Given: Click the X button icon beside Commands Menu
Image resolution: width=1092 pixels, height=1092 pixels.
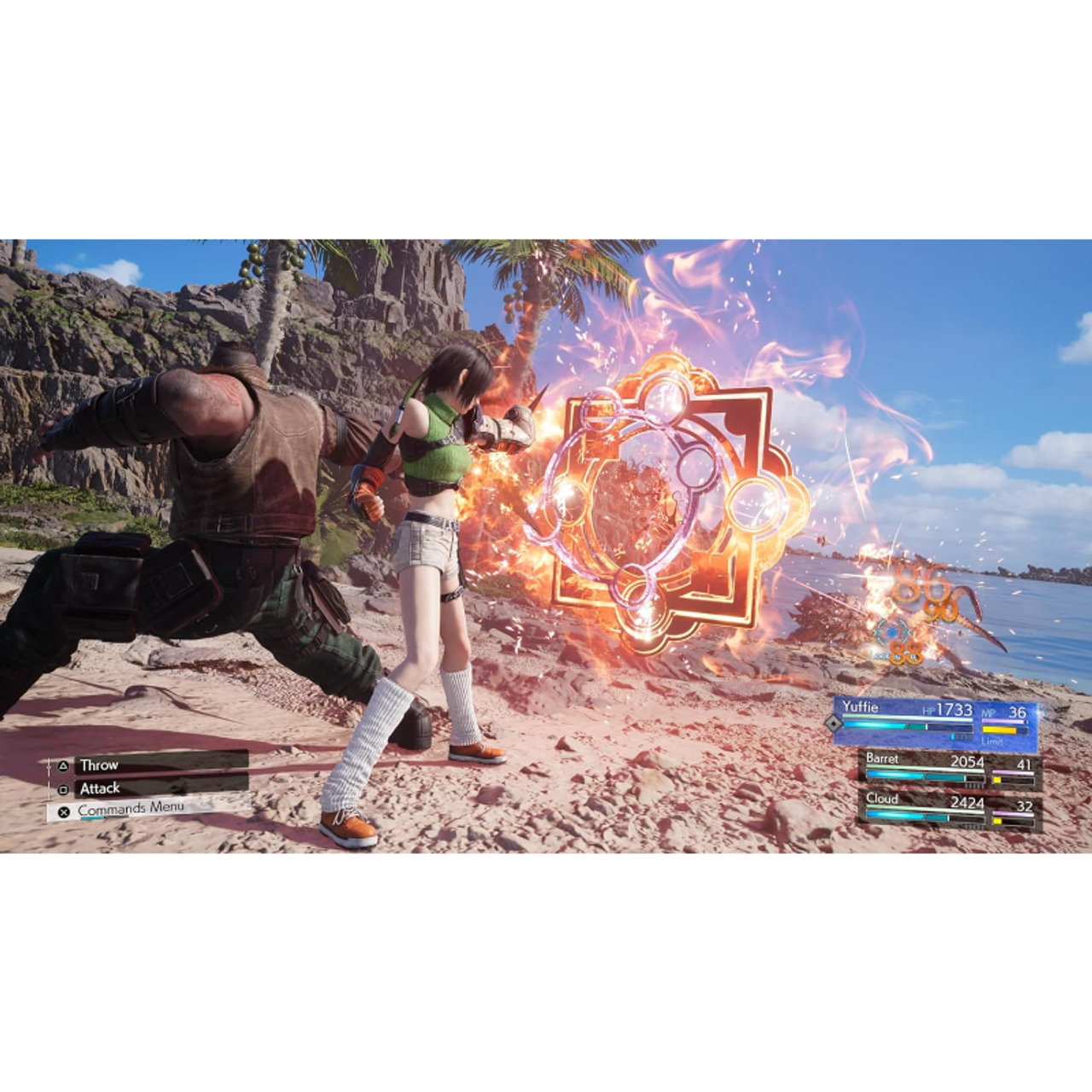Looking at the screenshot, I should (65, 808).
